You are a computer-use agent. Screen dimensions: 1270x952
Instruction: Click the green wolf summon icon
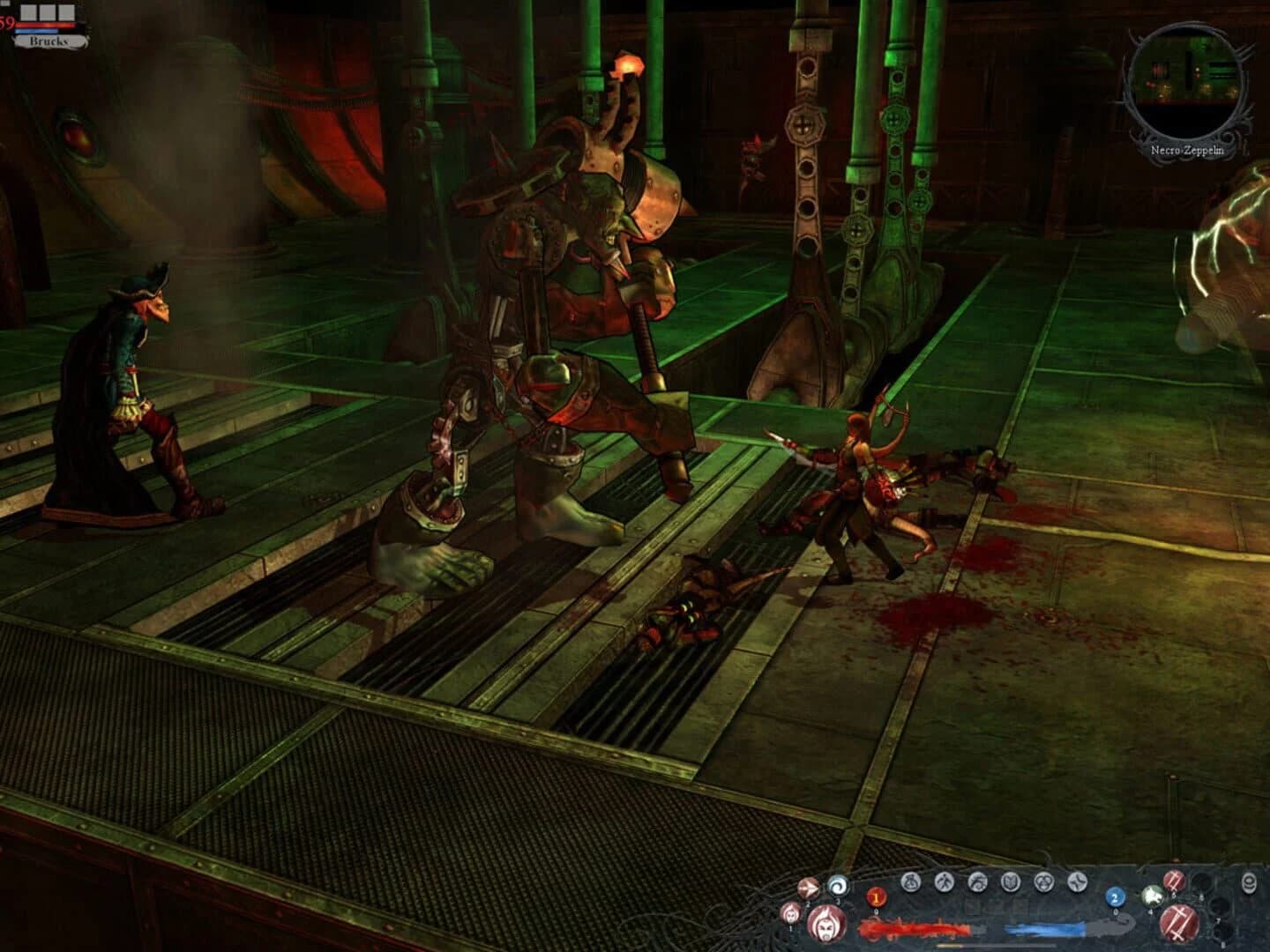pyautogui.click(x=1152, y=895)
